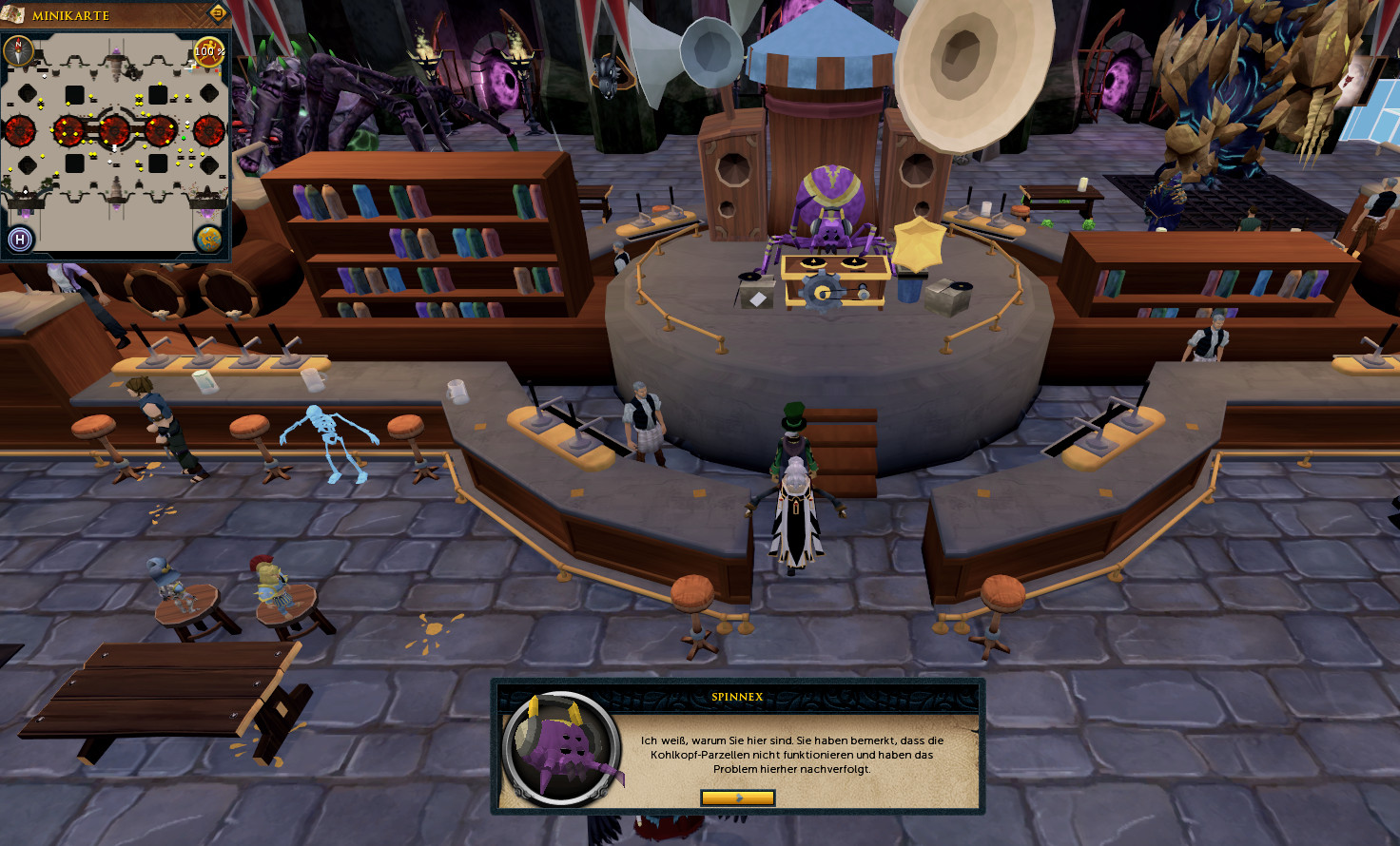Click the Spinnex portrait in the dialogue box

pos(564,747)
